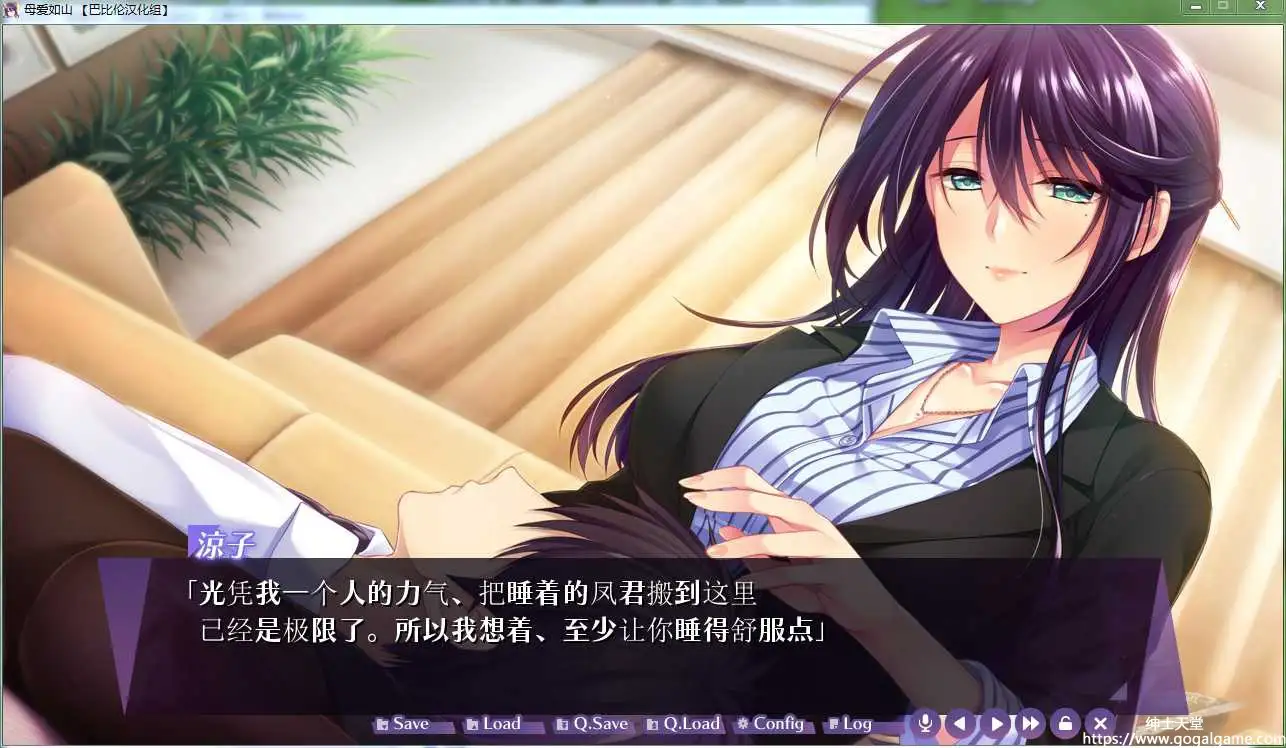Click the floppy disk icon beside Save
1286x748 pixels.
point(382,722)
